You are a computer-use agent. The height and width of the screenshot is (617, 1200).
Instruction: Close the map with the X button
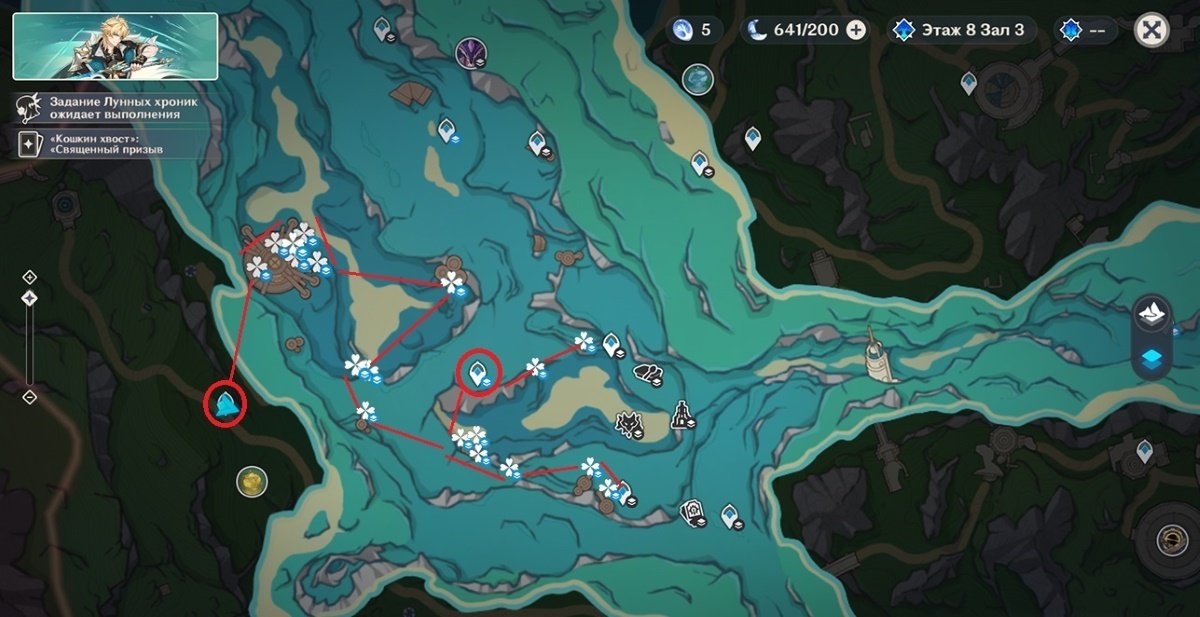[x=1152, y=30]
